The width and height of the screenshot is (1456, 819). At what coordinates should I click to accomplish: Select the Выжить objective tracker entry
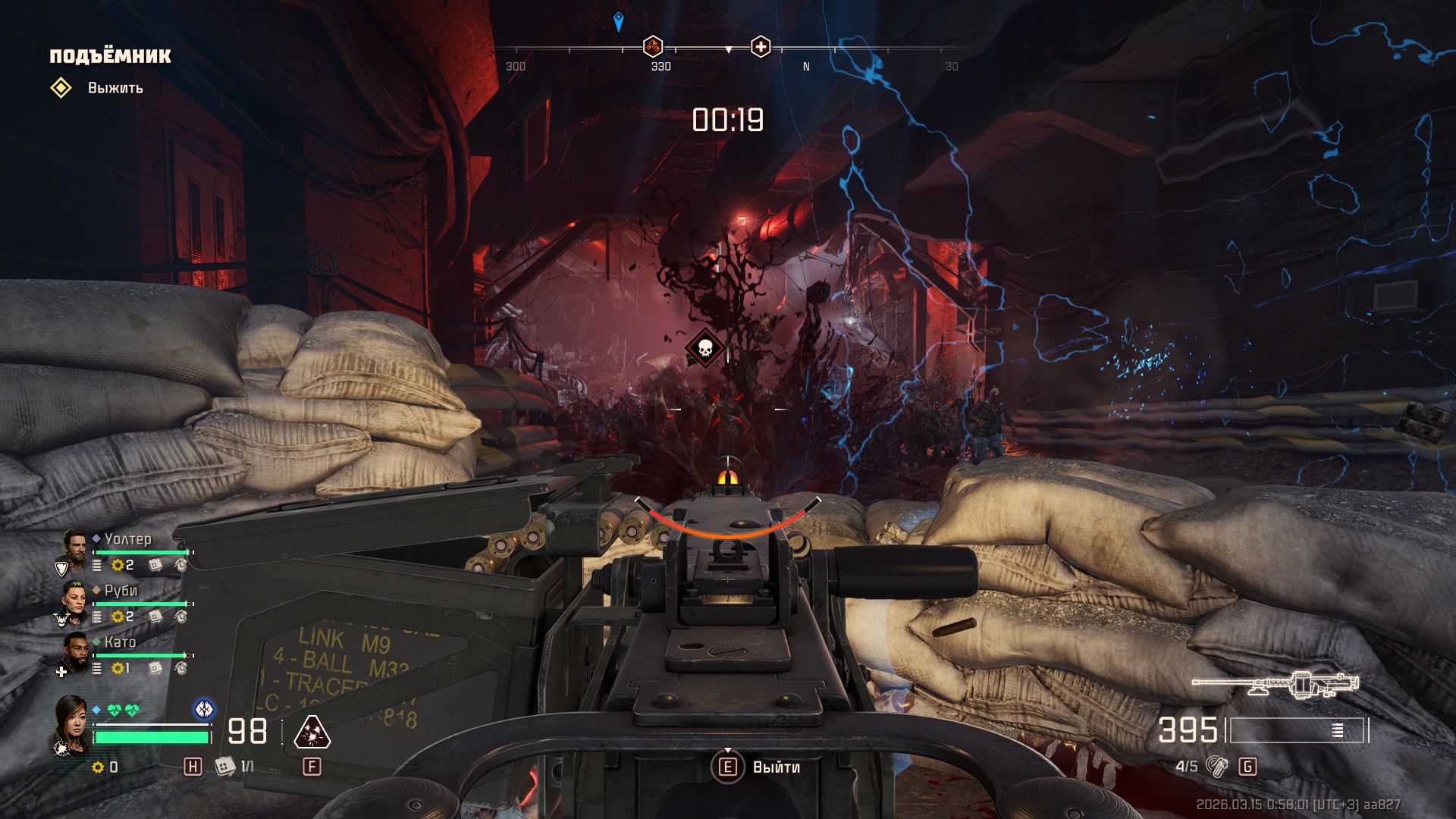115,88
